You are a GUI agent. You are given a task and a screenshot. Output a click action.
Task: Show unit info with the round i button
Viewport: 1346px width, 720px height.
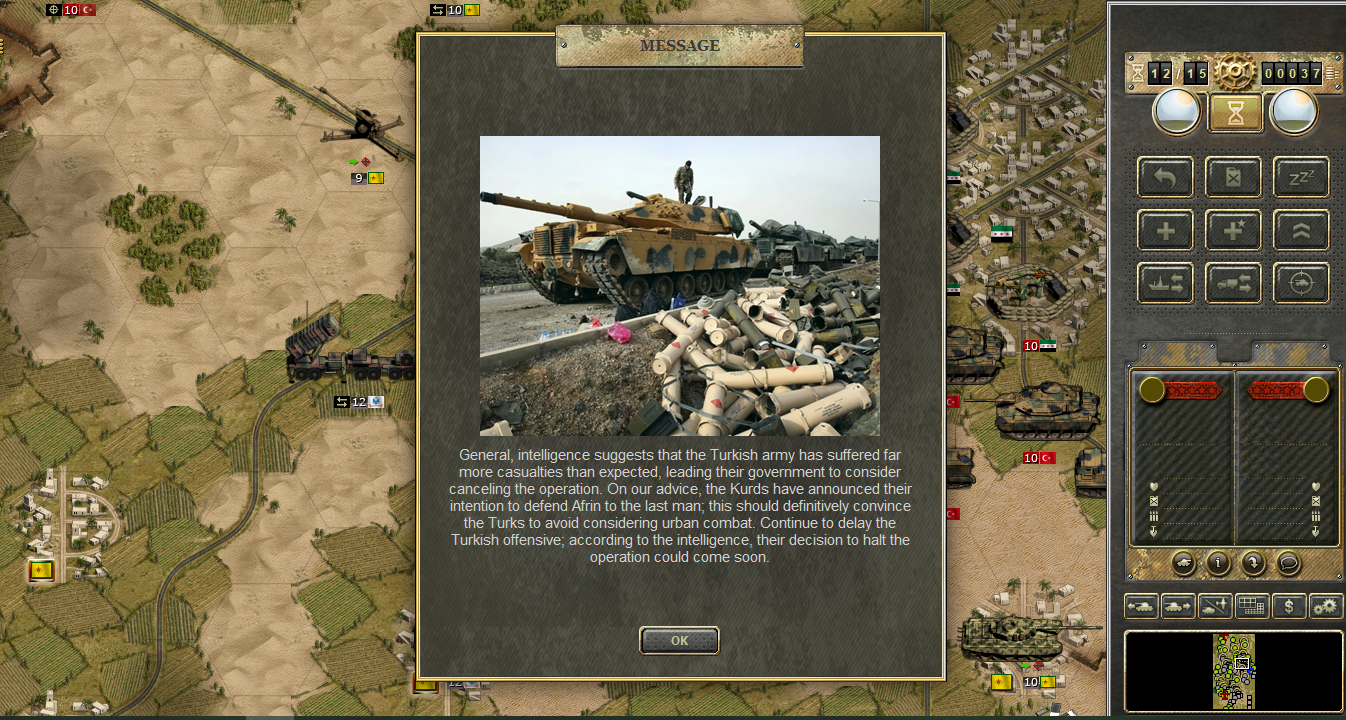[1218, 563]
